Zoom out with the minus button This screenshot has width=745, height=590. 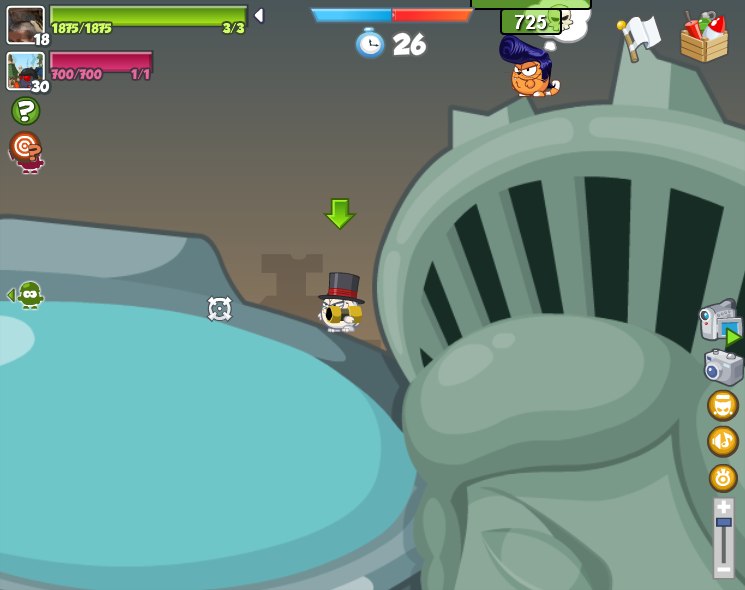(723, 569)
